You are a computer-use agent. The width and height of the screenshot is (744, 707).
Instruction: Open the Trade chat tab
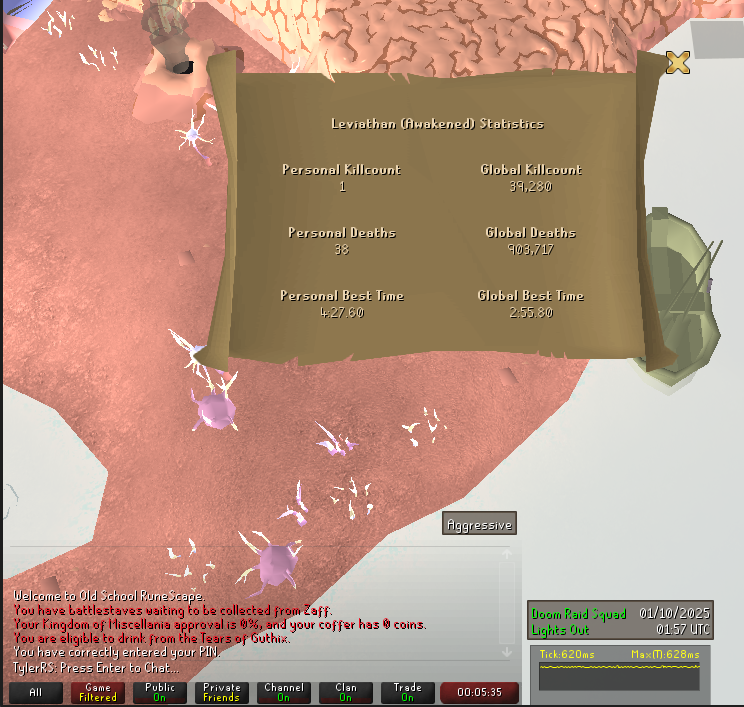tap(408, 692)
